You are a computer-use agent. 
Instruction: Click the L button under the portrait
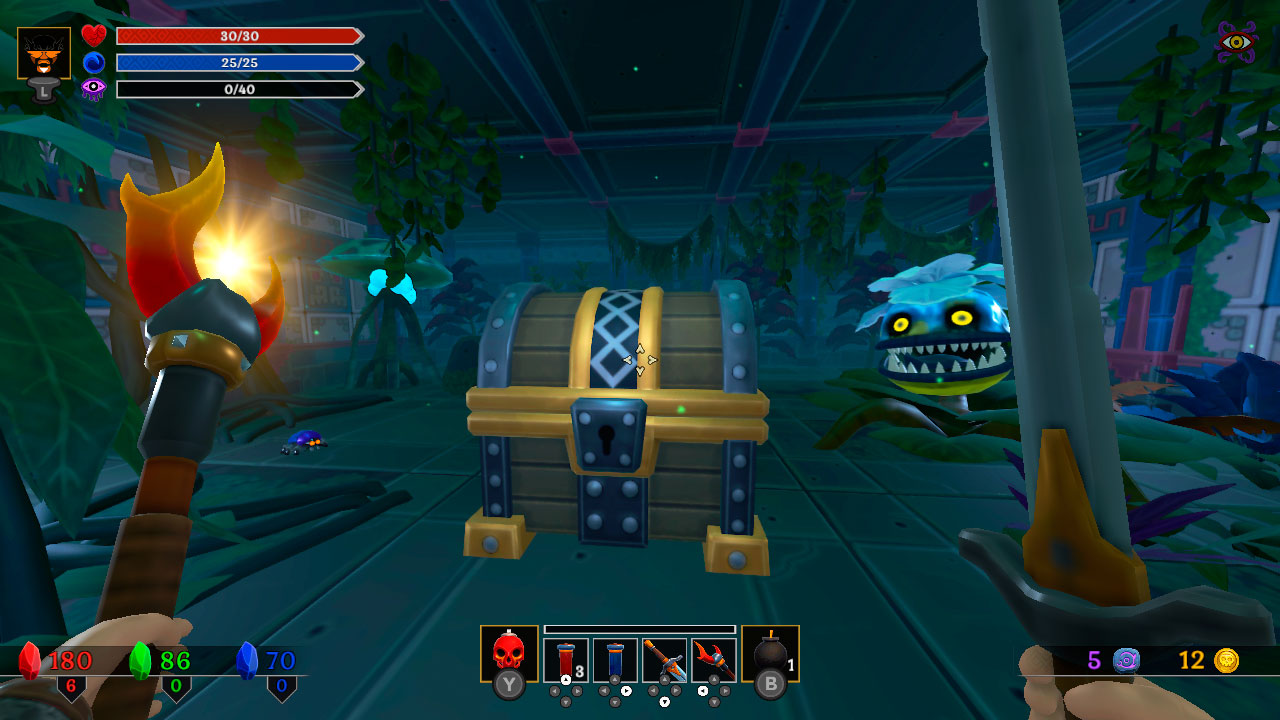(43, 90)
